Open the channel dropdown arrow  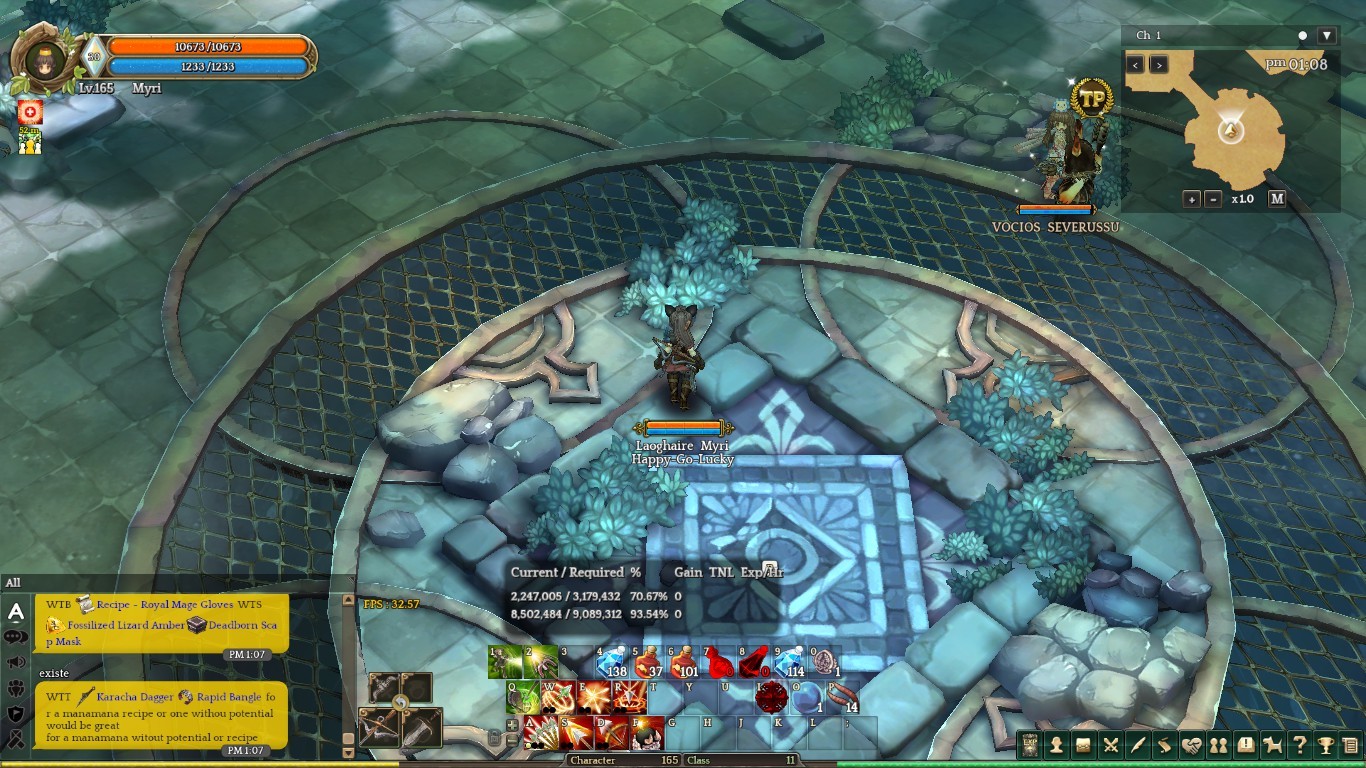[1326, 36]
